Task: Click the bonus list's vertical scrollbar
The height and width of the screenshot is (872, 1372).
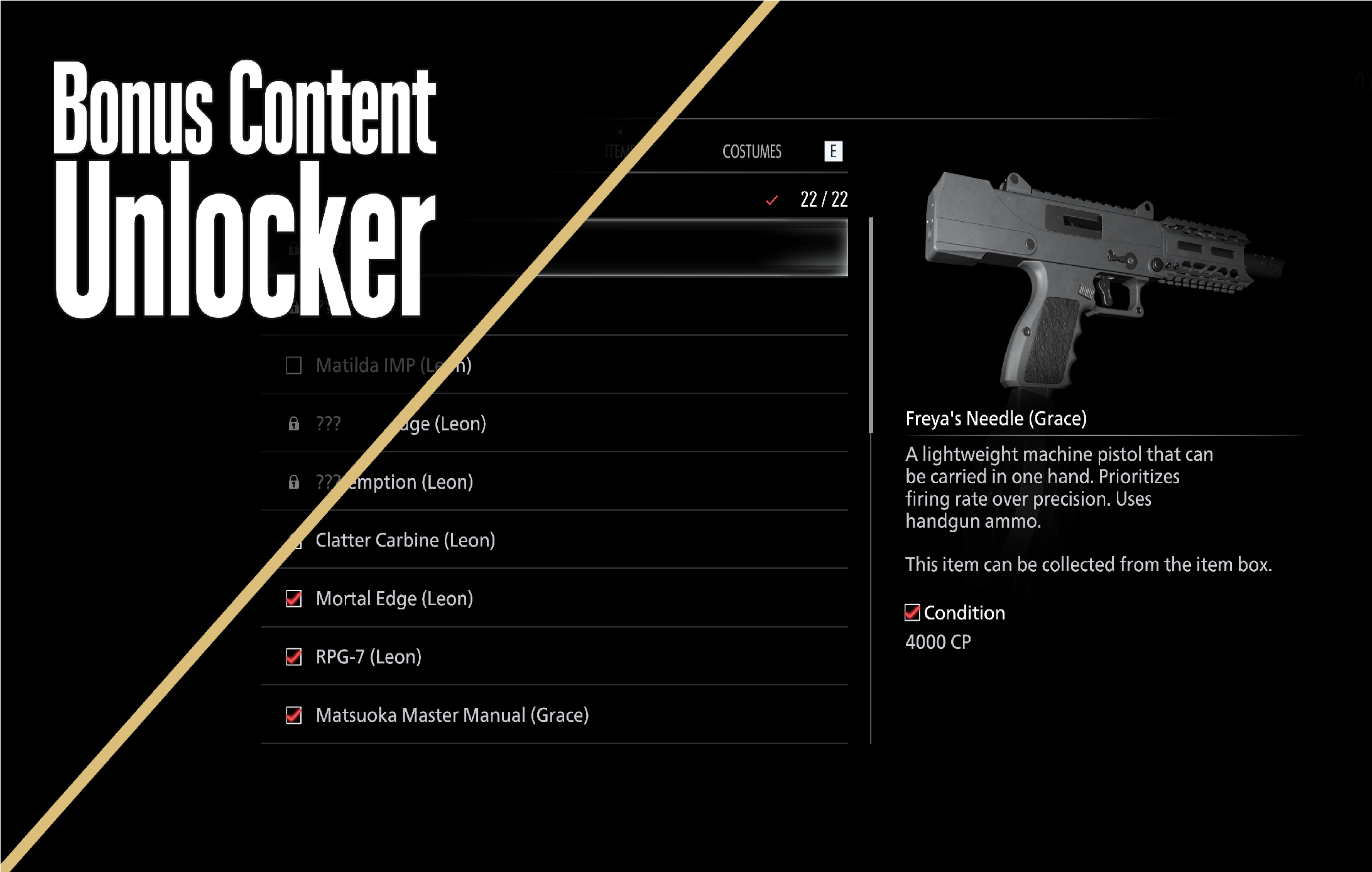Action: pyautogui.click(x=871, y=325)
